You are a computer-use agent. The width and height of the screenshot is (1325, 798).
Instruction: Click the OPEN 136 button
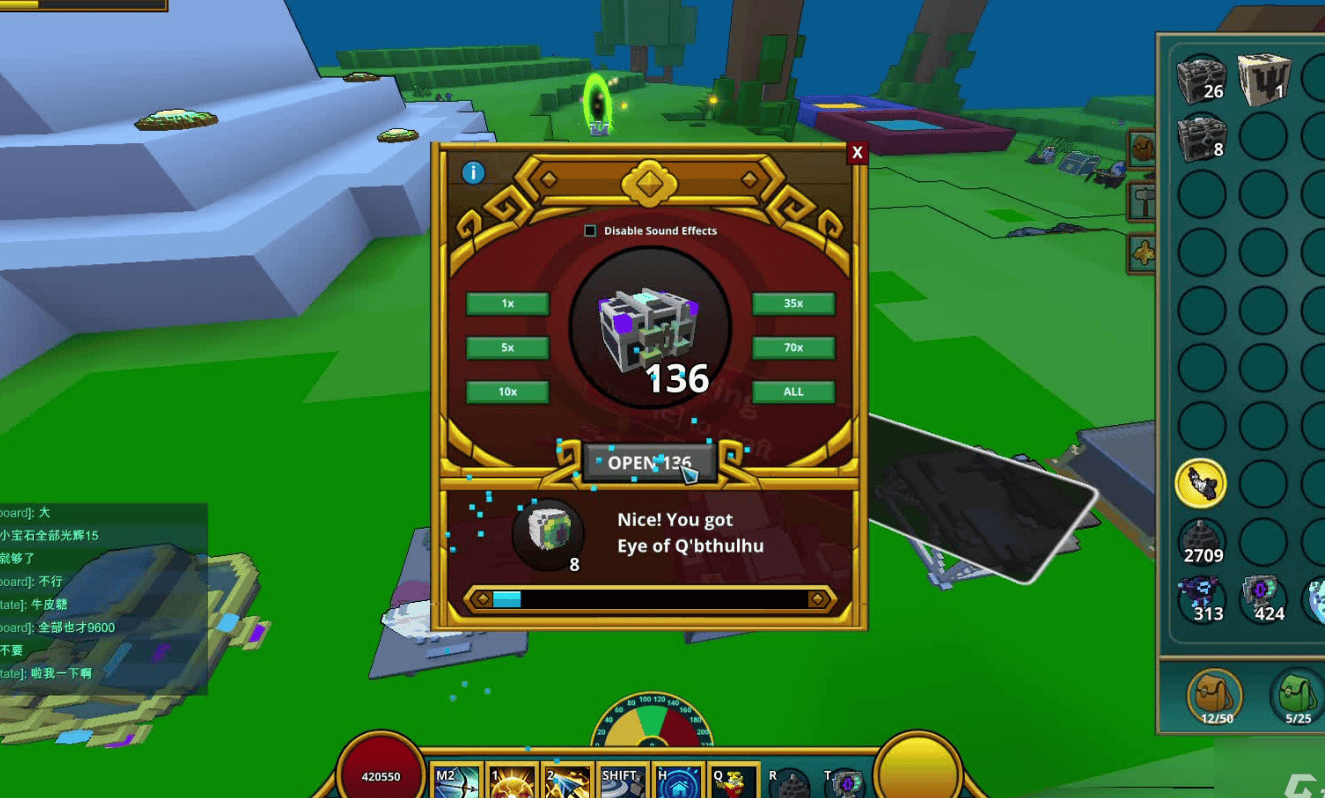click(650, 463)
